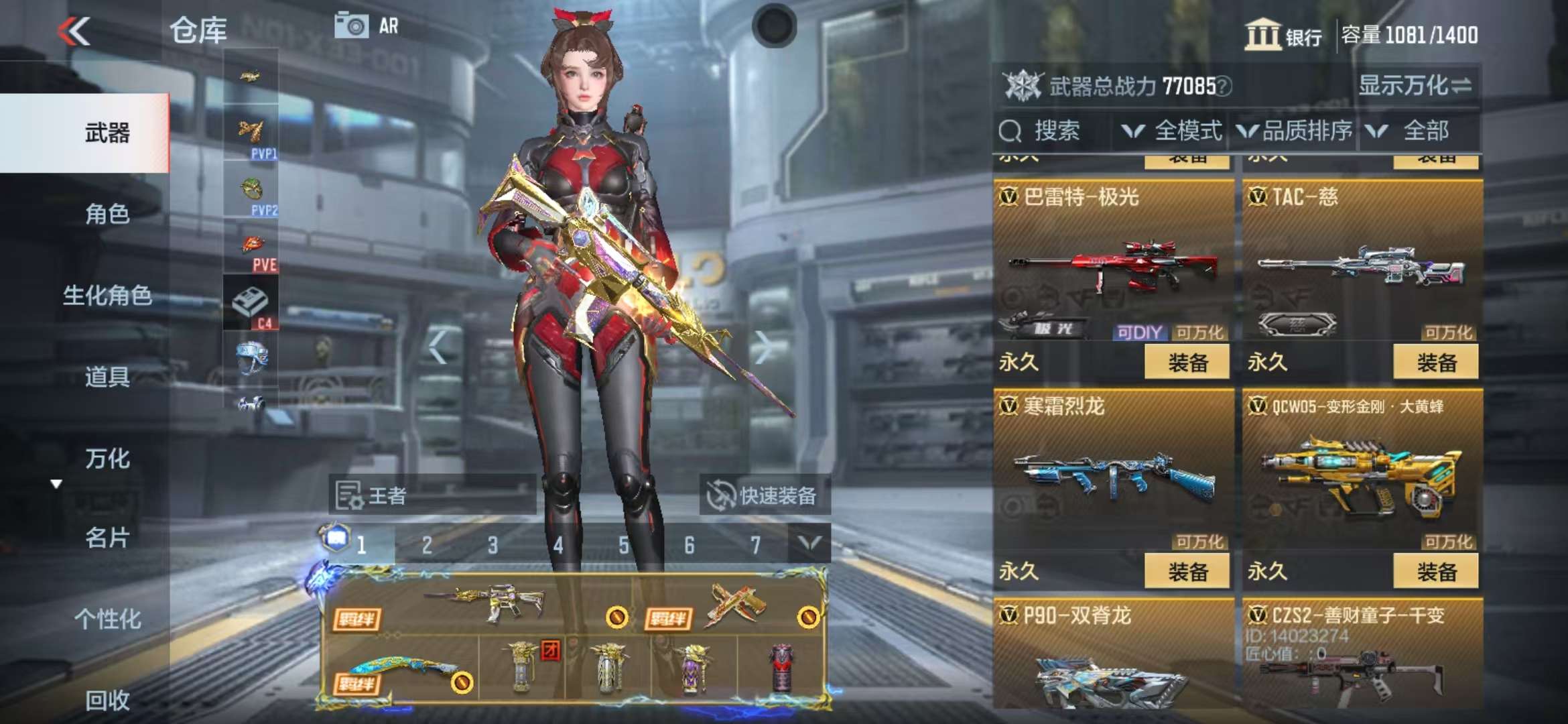This screenshot has width=1568, height=724.
Task: Open the 回收 recycle menu
Action: click(x=107, y=700)
